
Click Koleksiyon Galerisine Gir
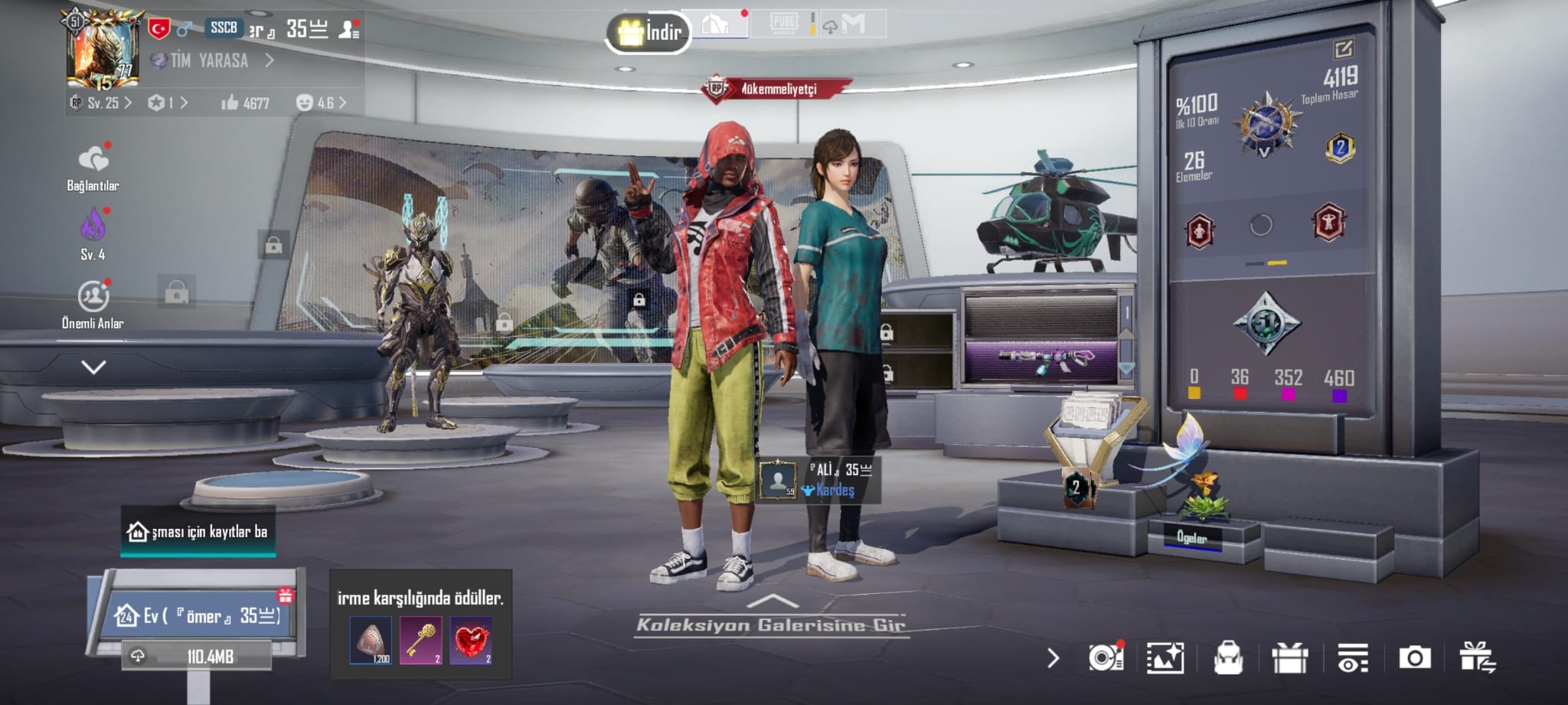pos(771,624)
